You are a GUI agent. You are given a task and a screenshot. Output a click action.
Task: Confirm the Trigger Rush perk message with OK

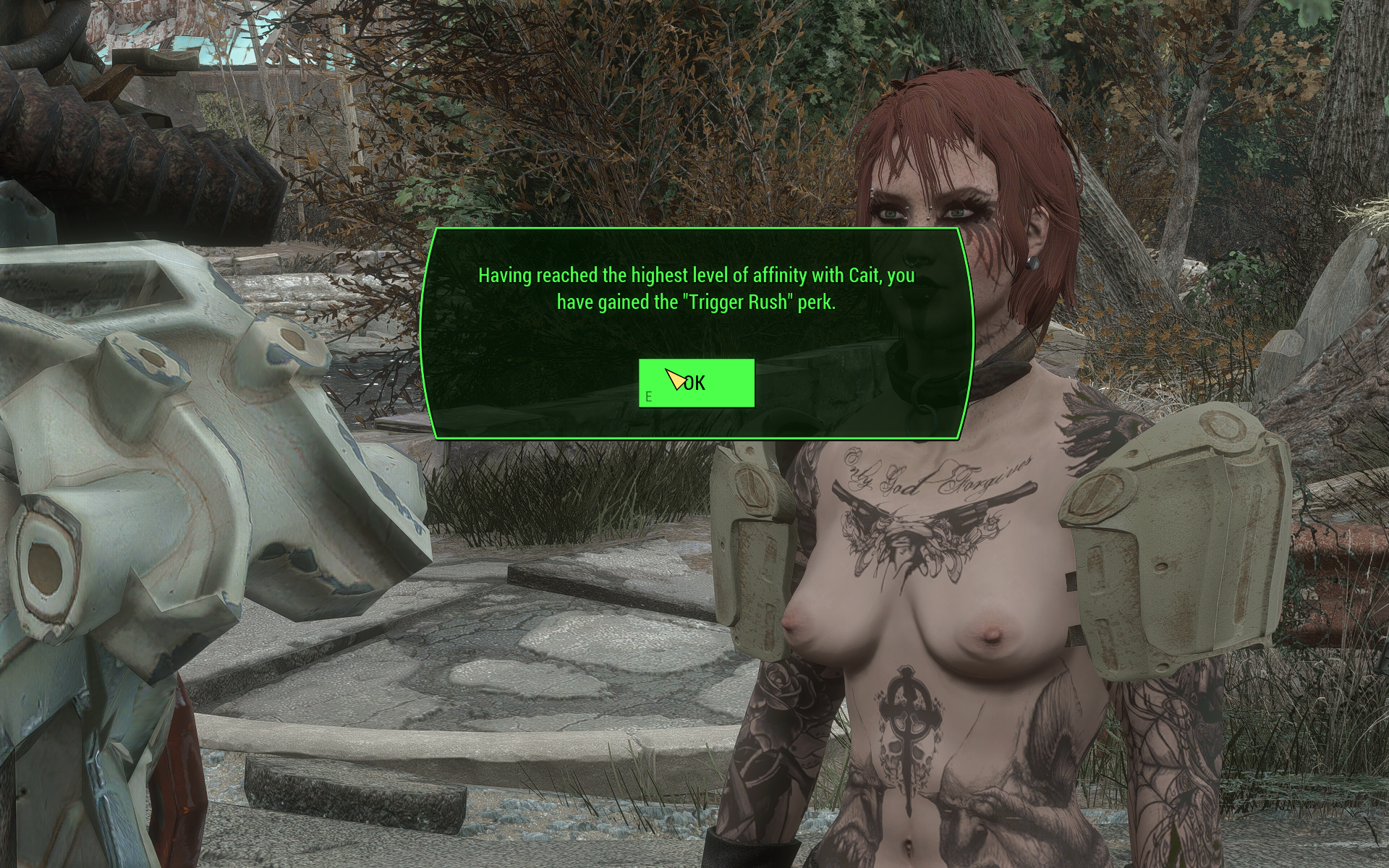click(x=696, y=383)
